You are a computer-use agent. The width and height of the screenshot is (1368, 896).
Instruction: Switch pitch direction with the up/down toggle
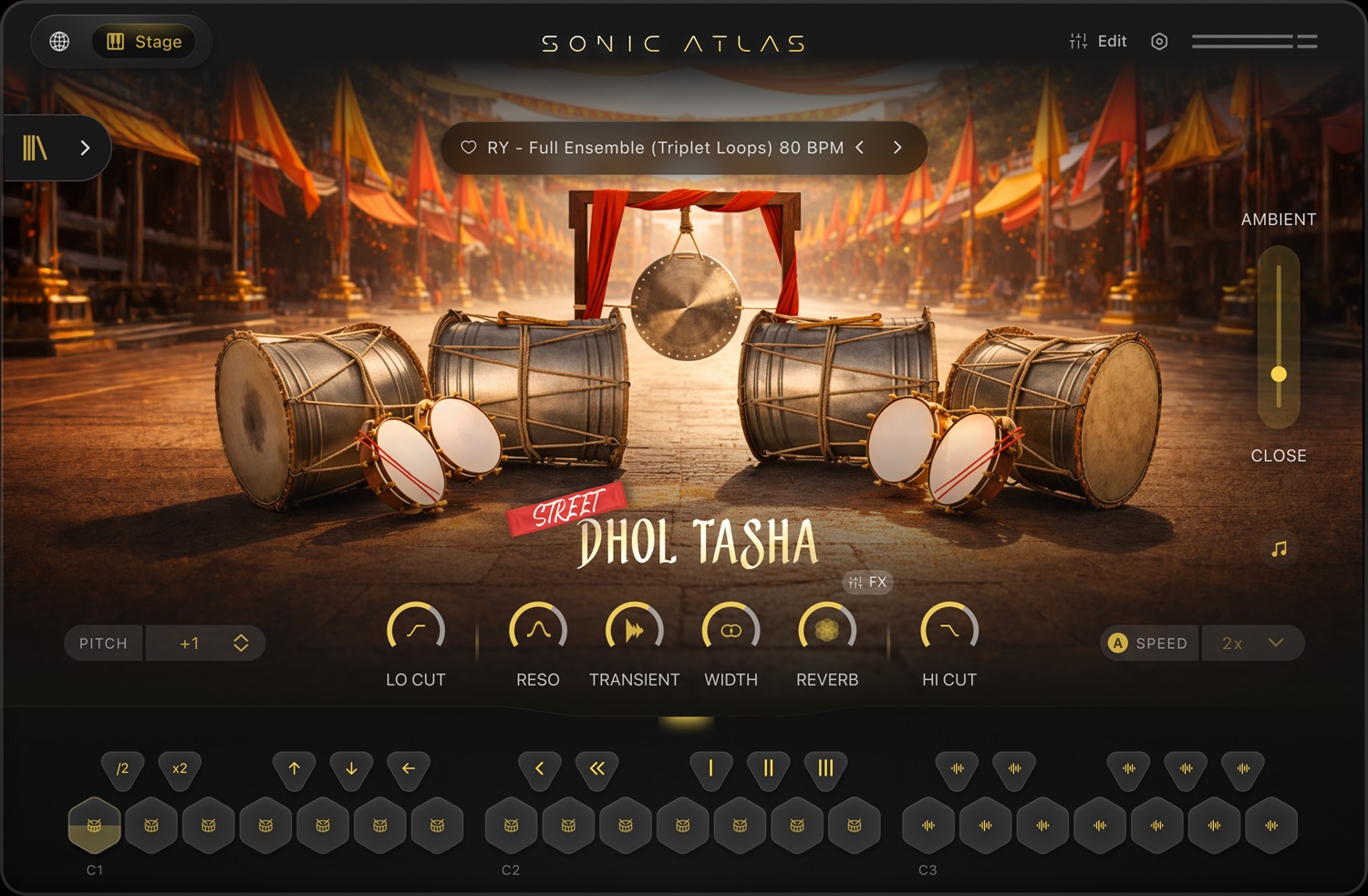(240, 643)
